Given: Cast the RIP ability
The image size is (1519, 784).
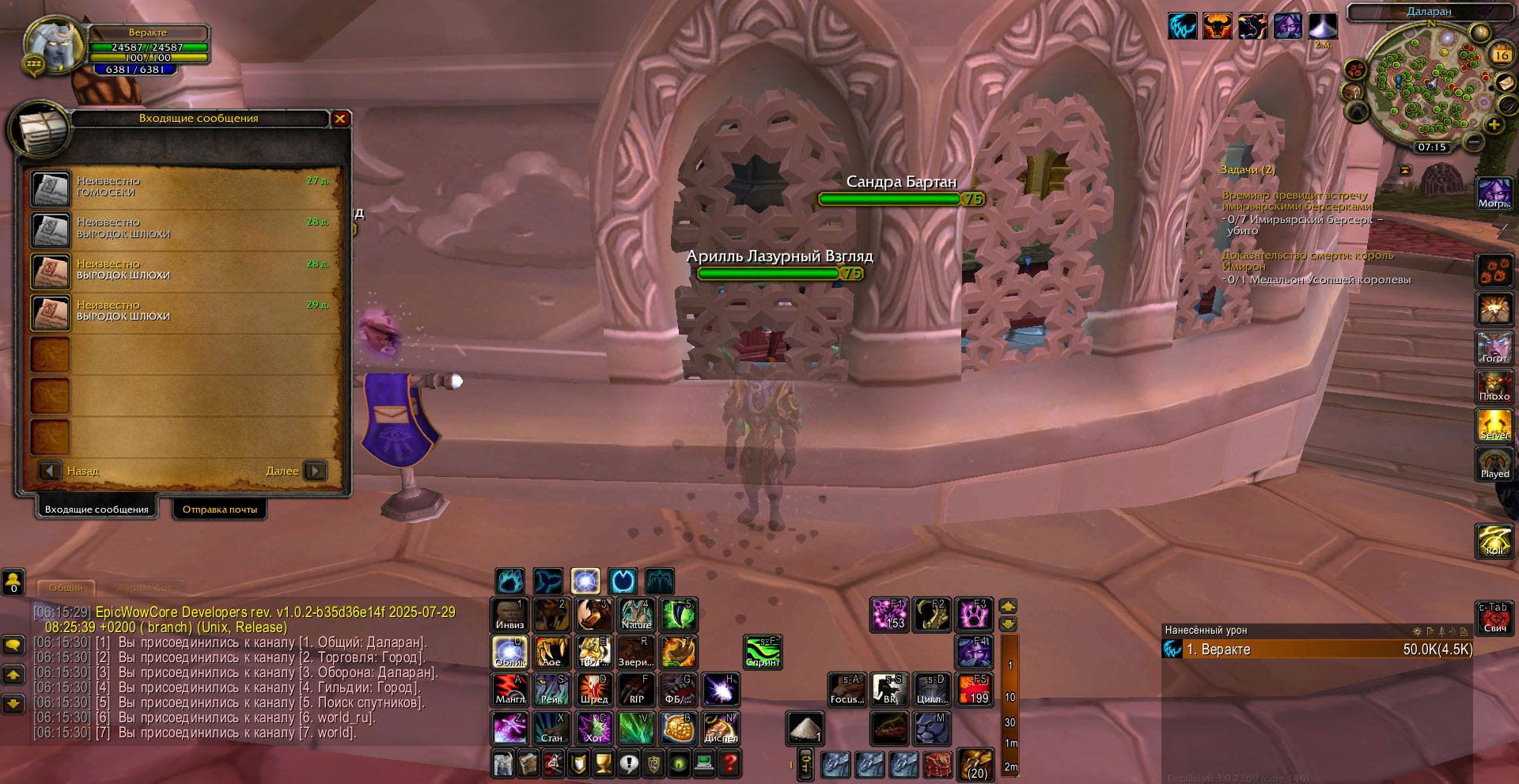Looking at the screenshot, I should click(636, 690).
